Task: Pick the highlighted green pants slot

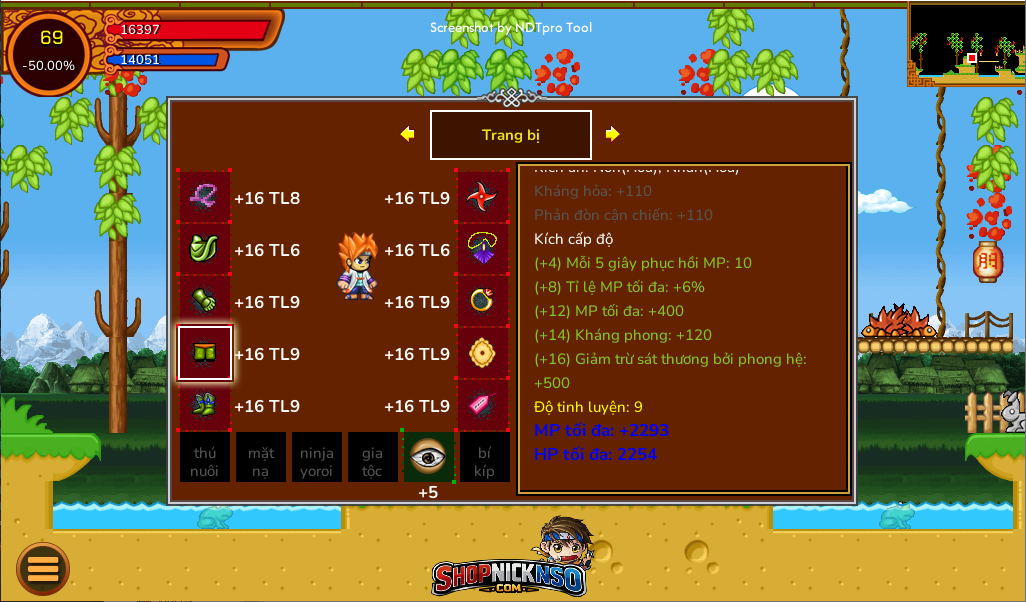Action: click(x=205, y=353)
